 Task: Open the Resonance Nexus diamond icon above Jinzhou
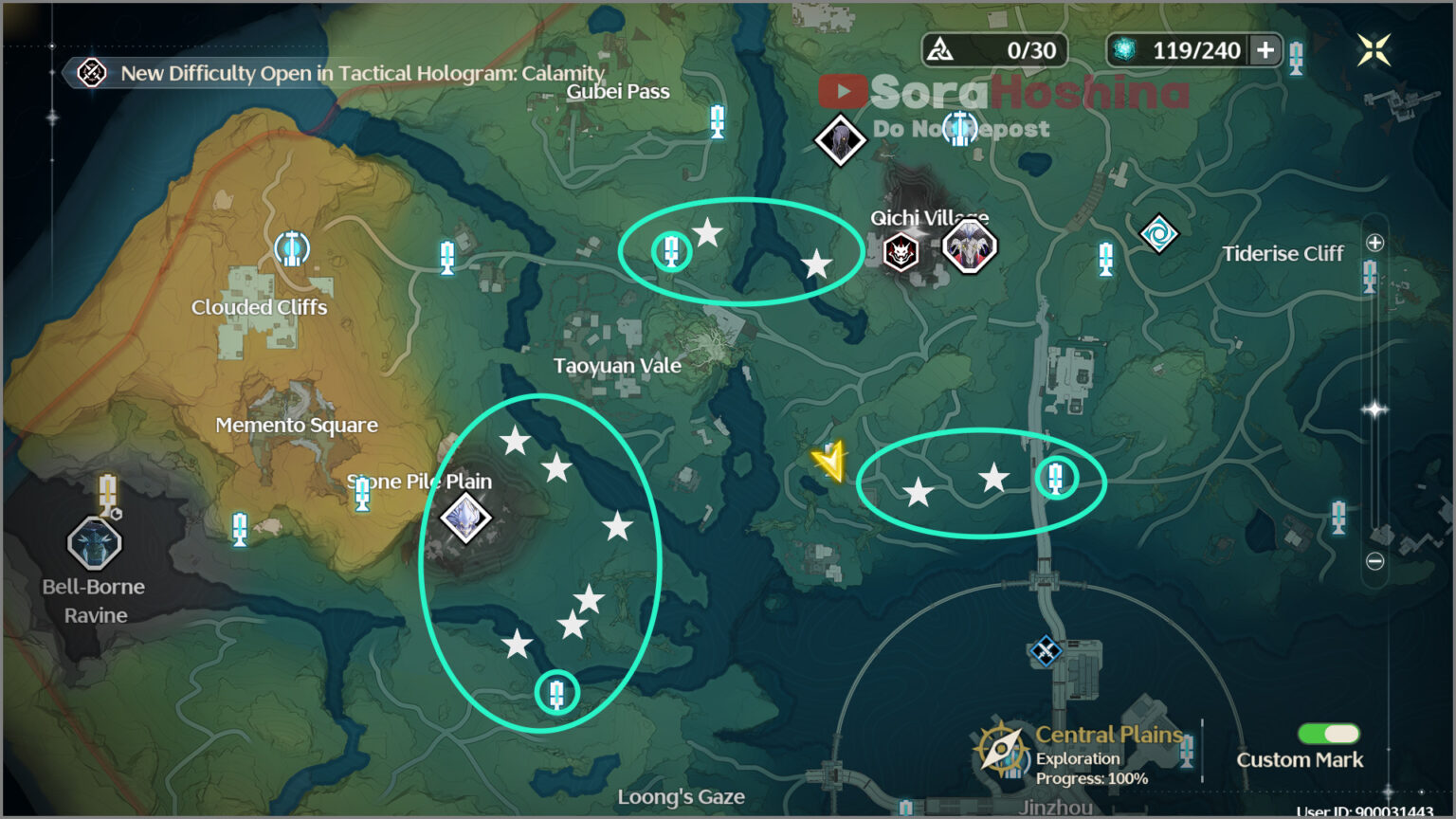pyautogui.click(x=1045, y=651)
